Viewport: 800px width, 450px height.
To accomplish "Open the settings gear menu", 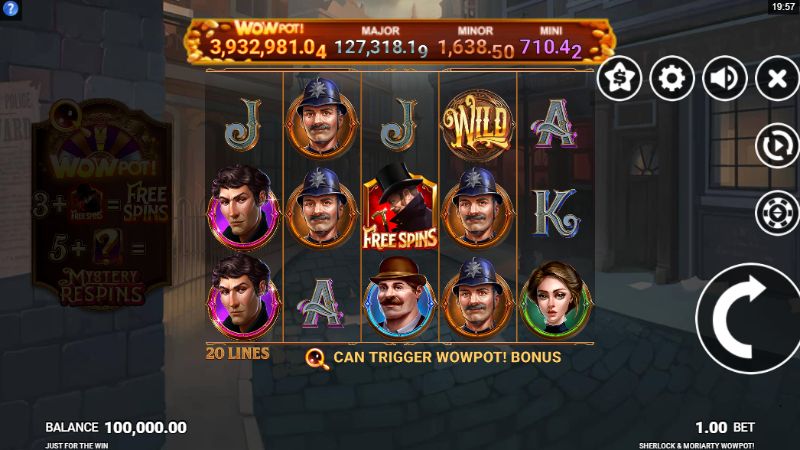I will pyautogui.click(x=672, y=79).
